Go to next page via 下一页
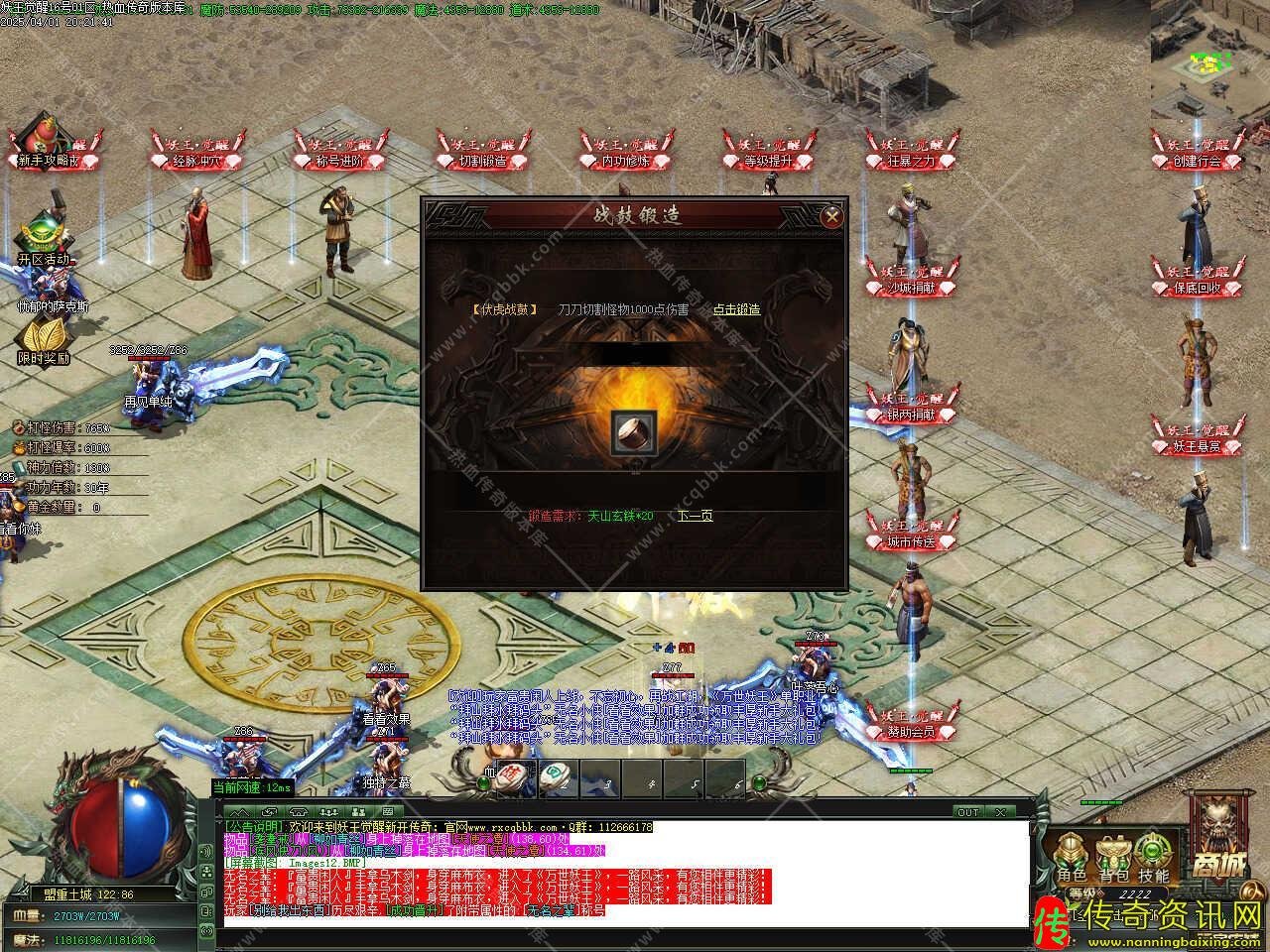1270x952 pixels. coord(695,516)
